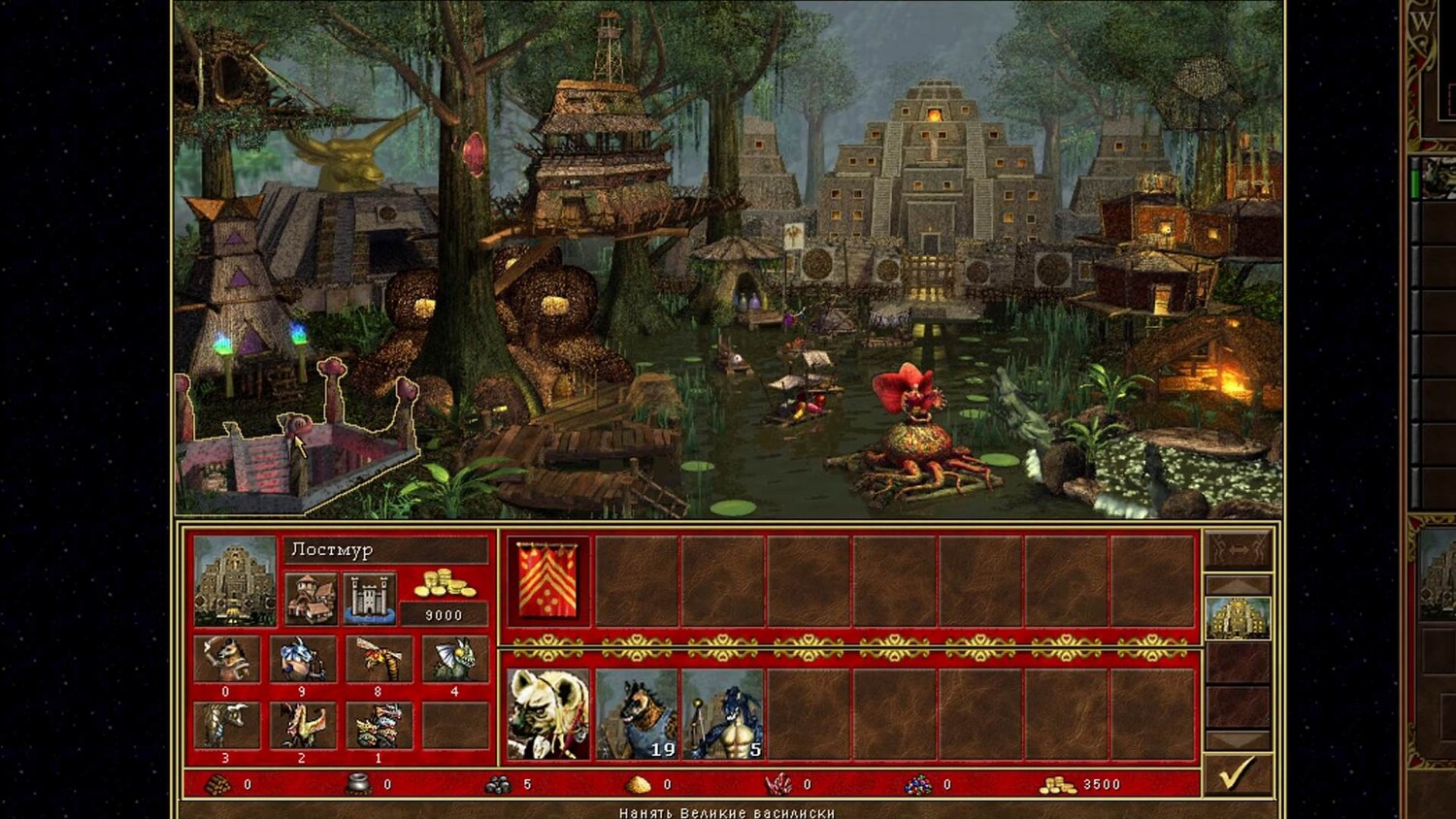Recruit from the lizardman creature icon
This screenshot has height=819, width=1456.
tap(302, 659)
